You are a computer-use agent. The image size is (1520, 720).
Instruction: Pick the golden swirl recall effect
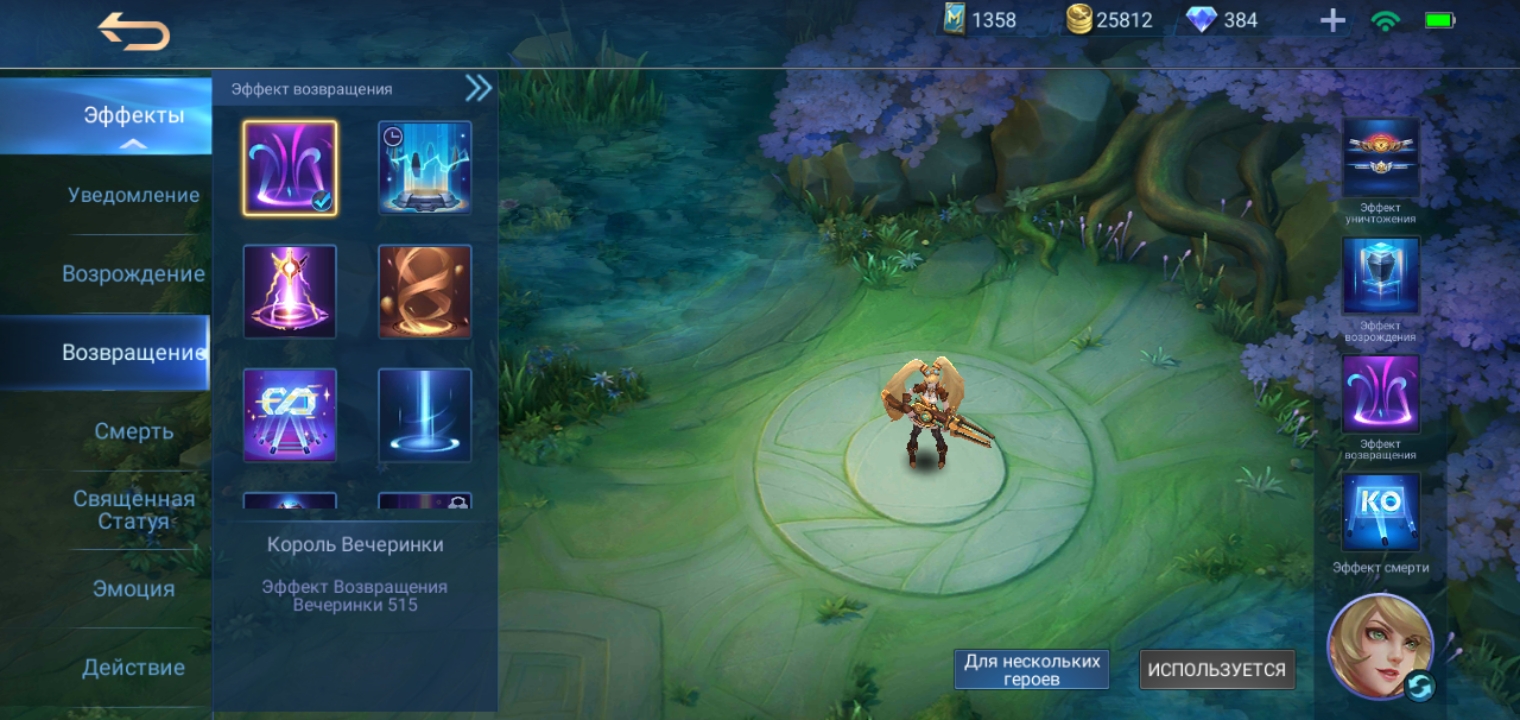pos(425,291)
